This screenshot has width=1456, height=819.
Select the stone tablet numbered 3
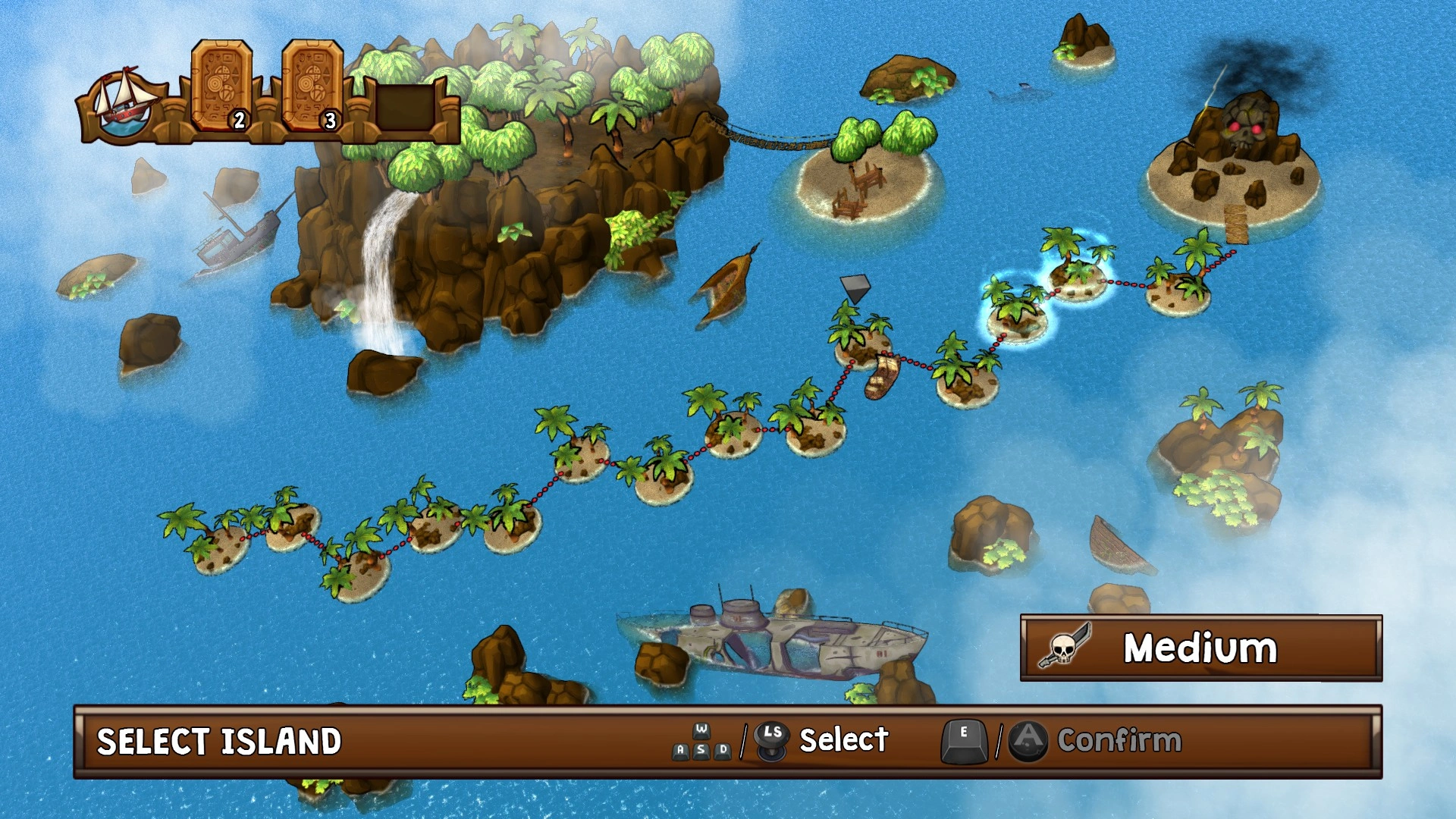[x=312, y=86]
